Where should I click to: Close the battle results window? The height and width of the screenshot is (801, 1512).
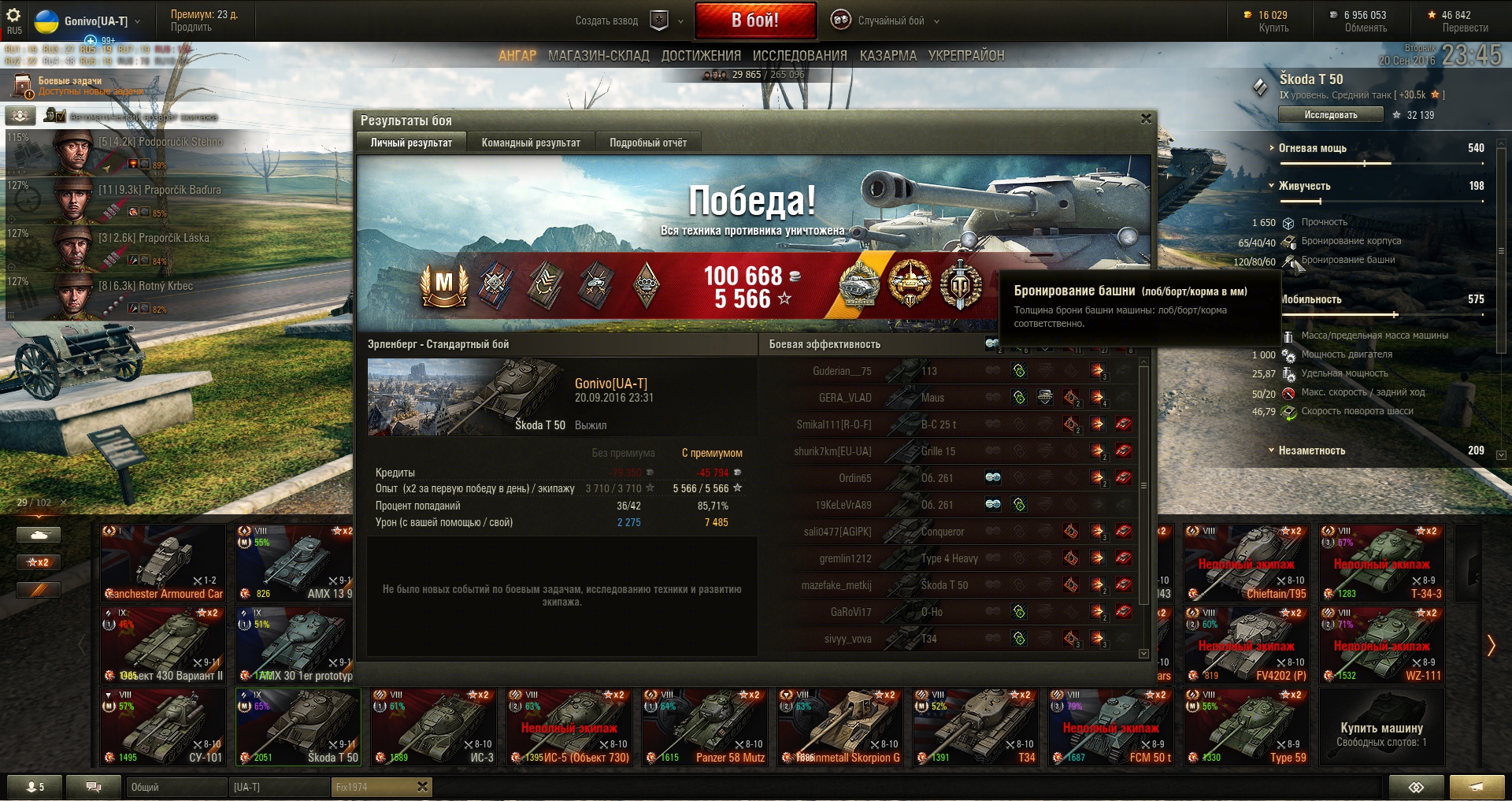(x=1146, y=119)
